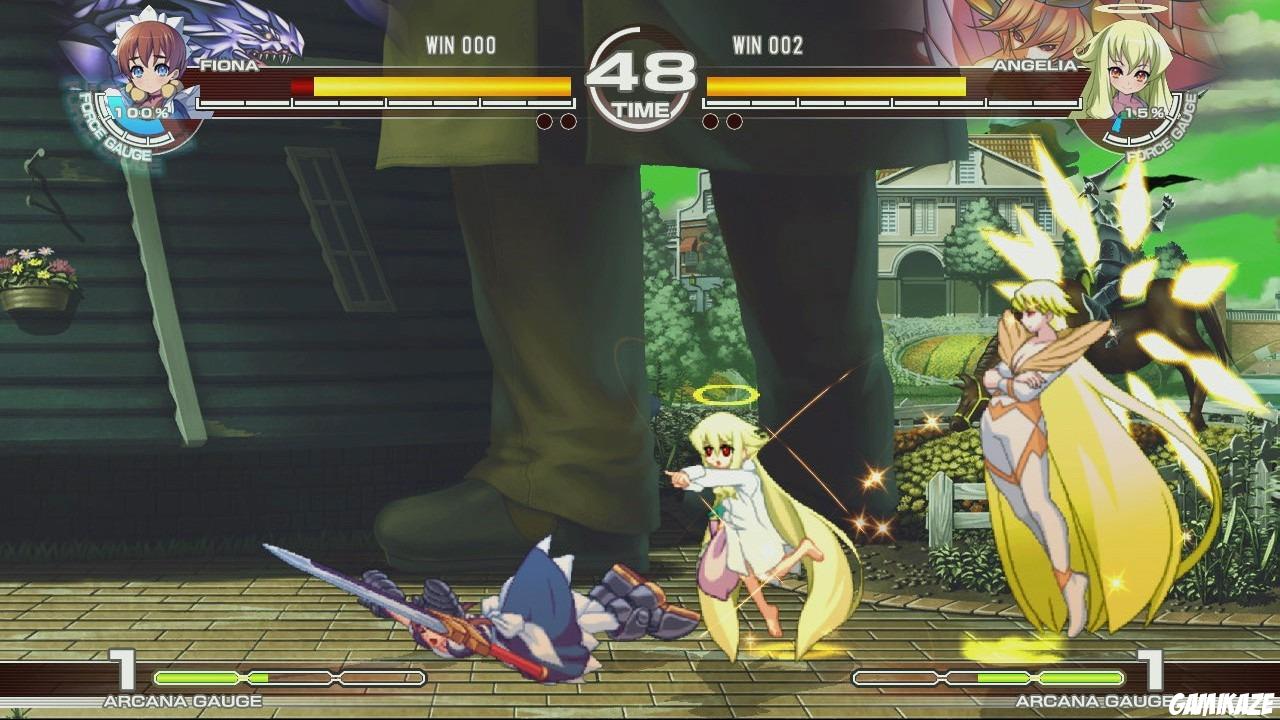
Task: Click the WIN 000 counter text
Action: 459,44
